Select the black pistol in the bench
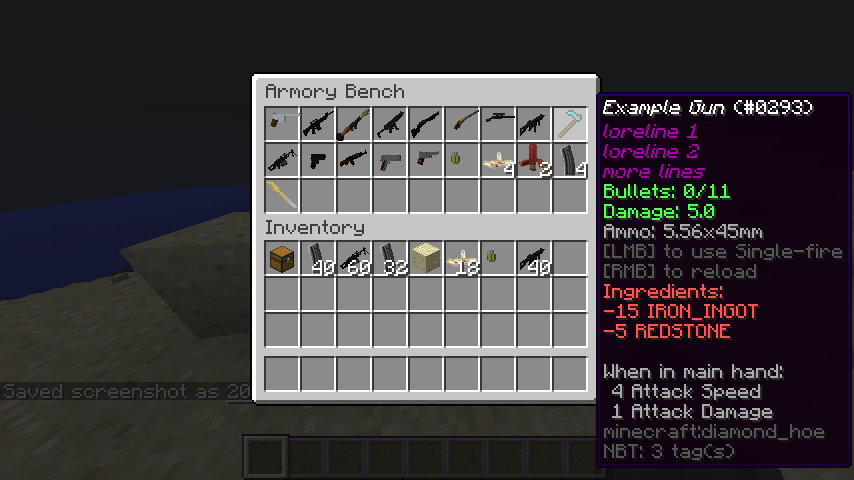The image size is (854, 480). (318, 160)
